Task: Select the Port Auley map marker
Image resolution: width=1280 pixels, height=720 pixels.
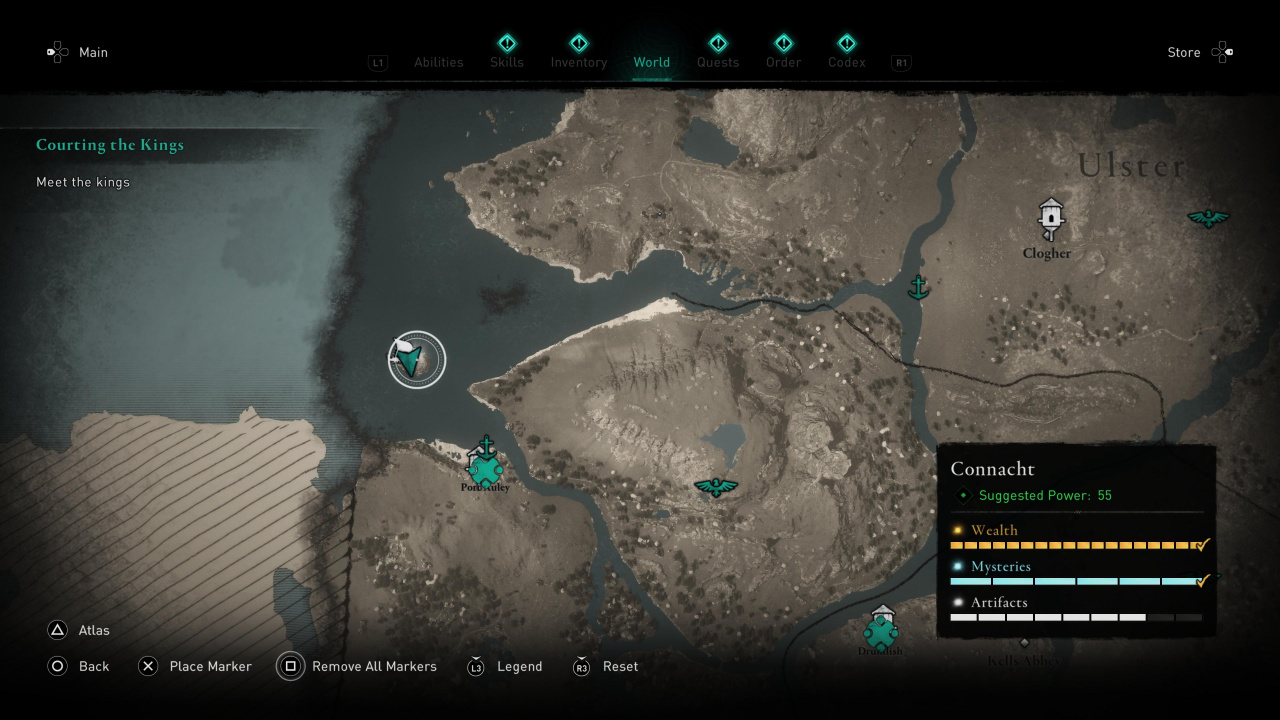Action: pos(485,466)
